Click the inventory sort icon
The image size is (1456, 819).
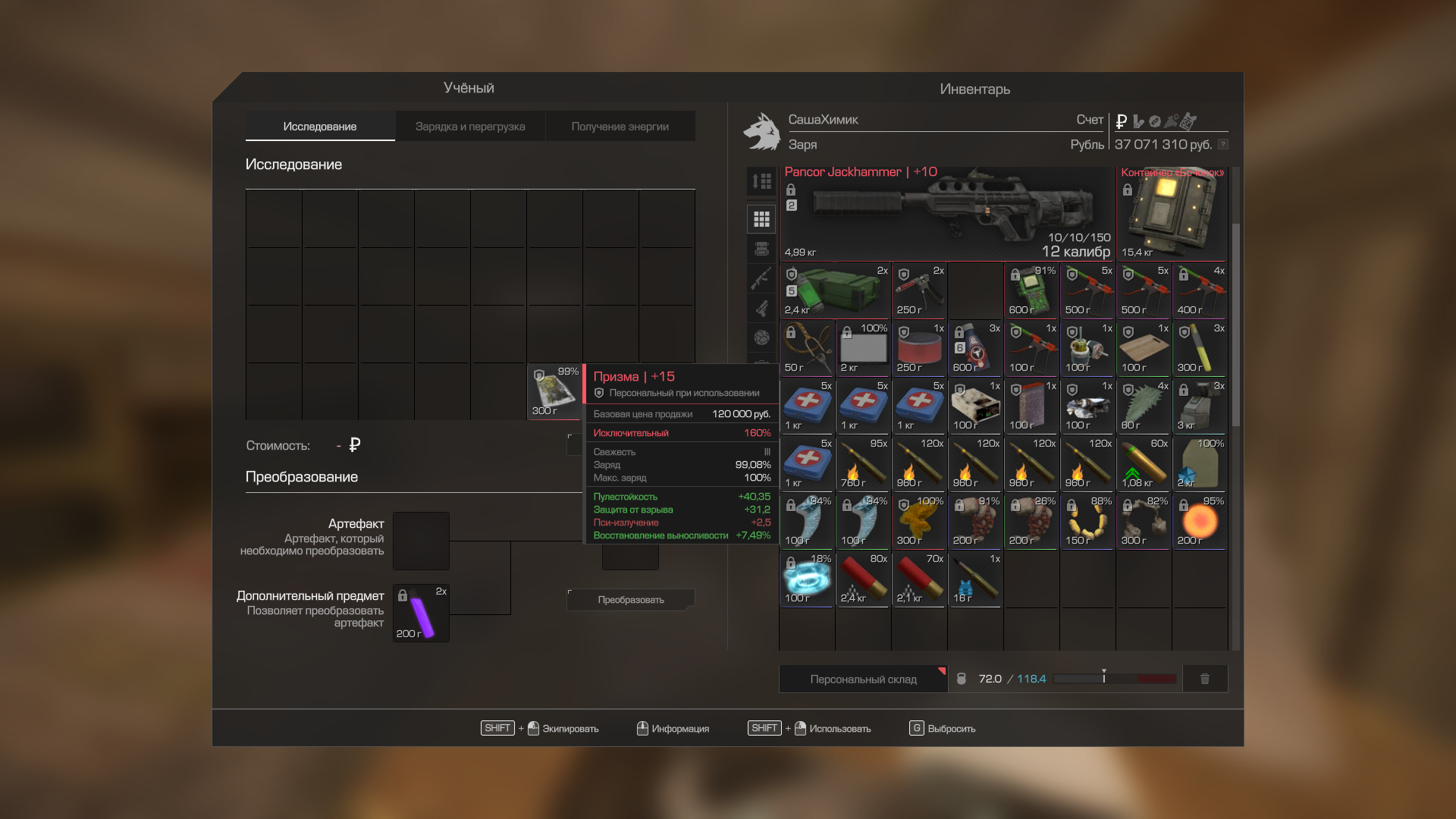761,181
